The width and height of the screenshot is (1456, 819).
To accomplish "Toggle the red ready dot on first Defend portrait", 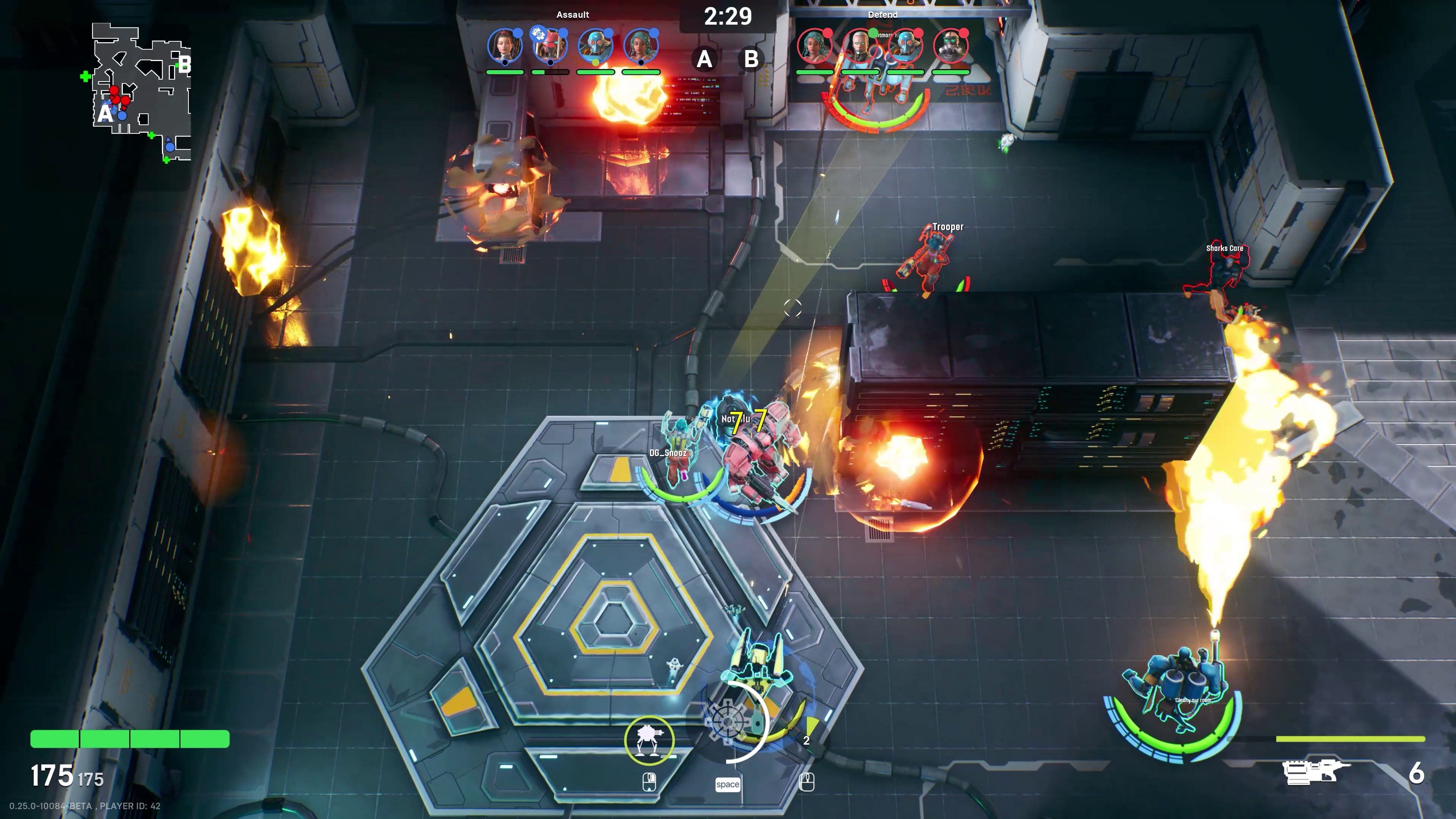I will pos(827,33).
